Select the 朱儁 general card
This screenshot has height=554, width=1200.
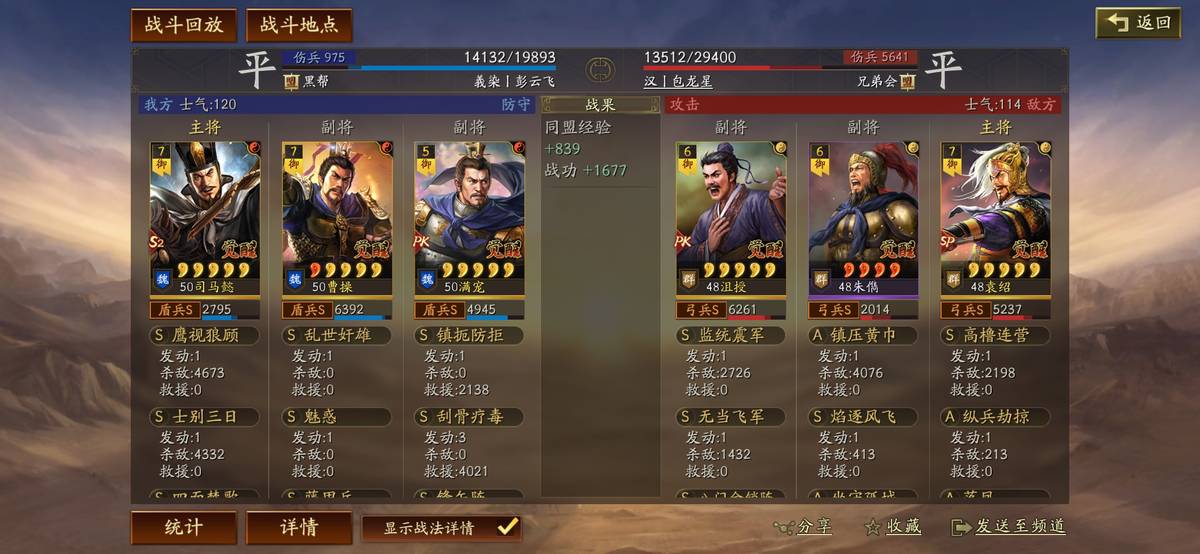coord(863,217)
